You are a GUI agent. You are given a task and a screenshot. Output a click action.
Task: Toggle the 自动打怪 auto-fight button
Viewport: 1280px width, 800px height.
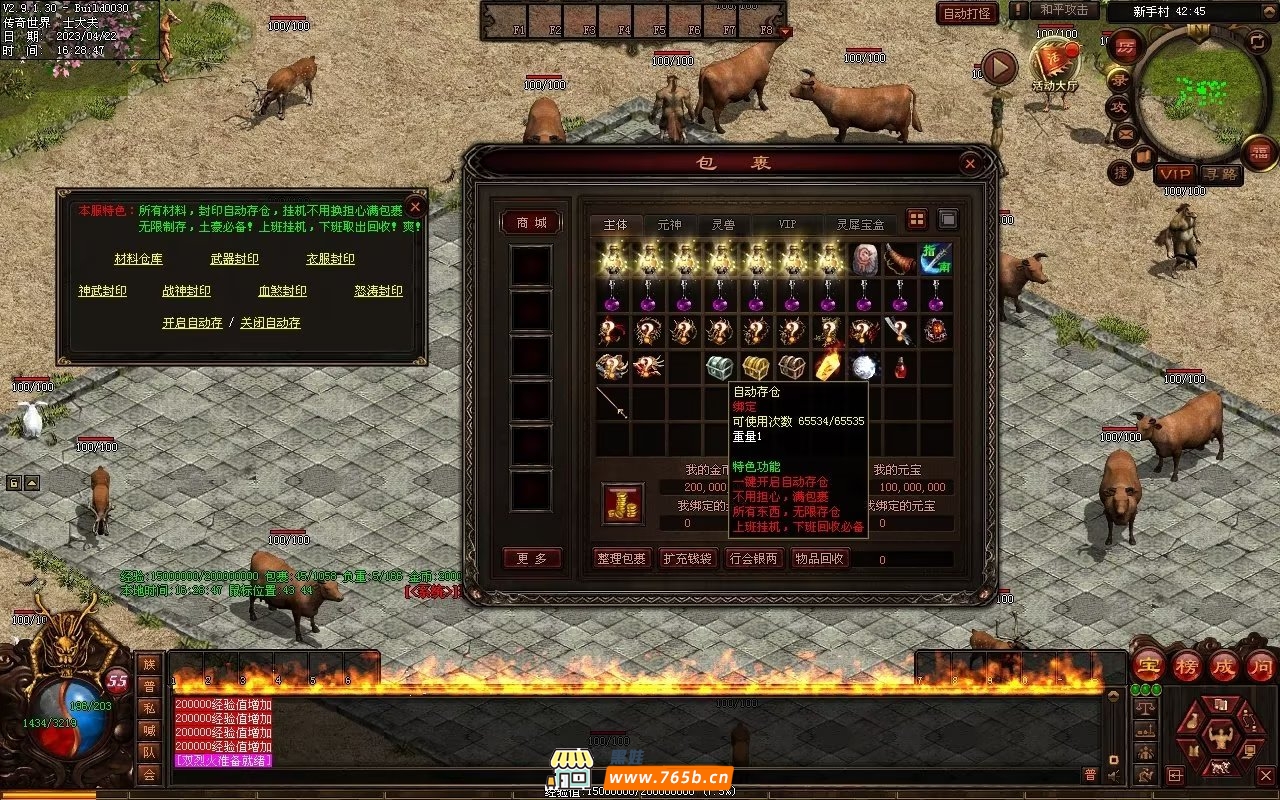coord(967,14)
